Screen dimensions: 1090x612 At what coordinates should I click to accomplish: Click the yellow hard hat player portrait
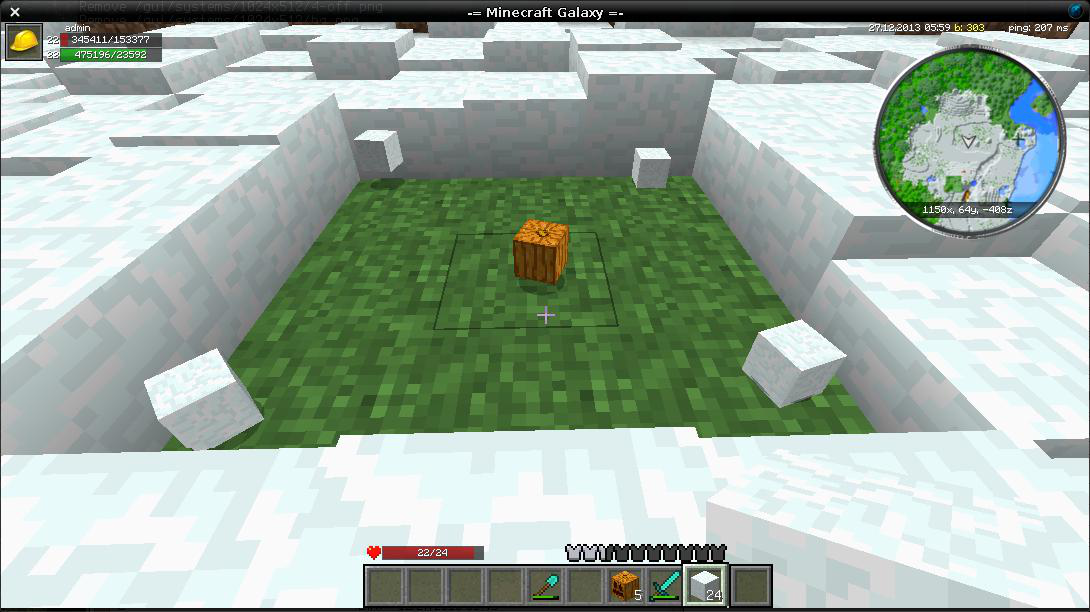23,43
